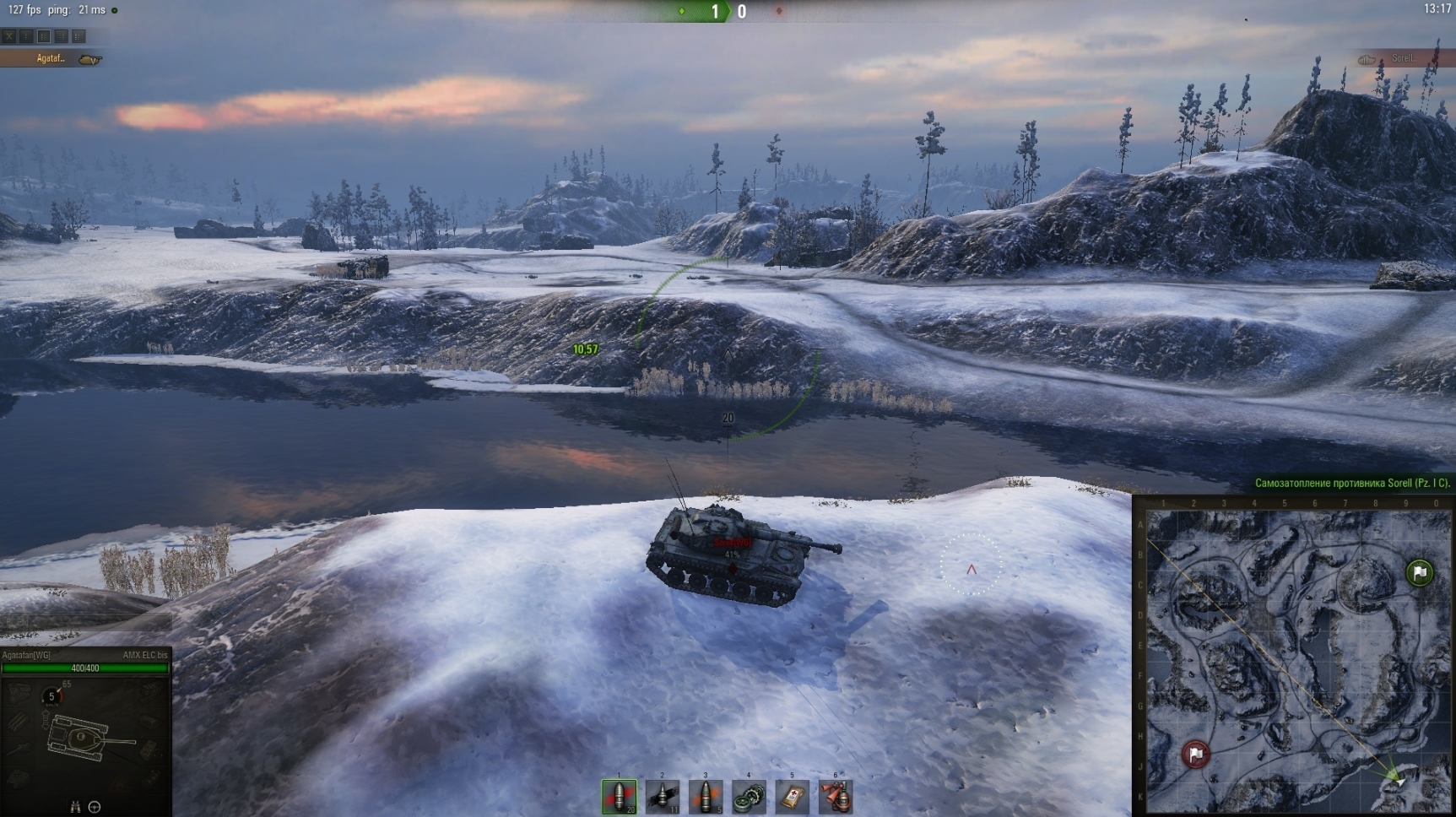Click the red enemy base flag on minimap

point(1196,754)
